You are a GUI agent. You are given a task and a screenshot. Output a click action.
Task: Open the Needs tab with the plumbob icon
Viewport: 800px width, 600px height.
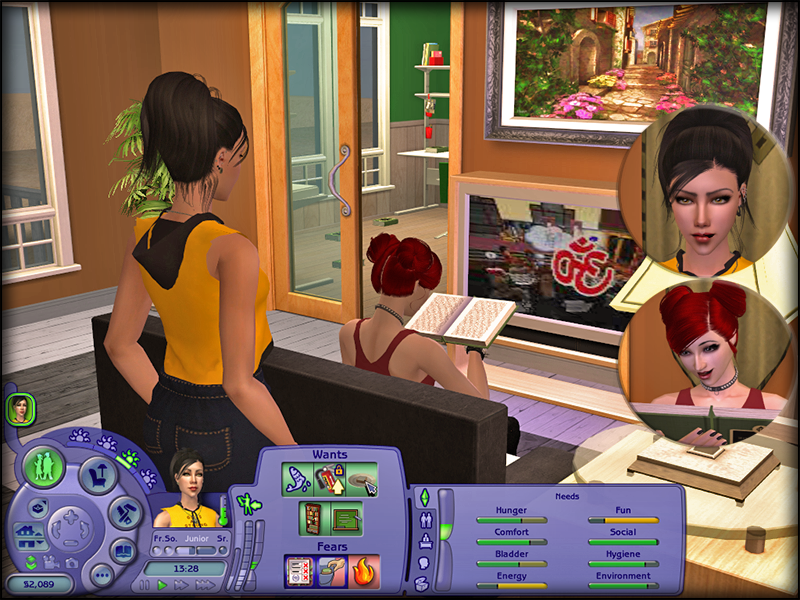click(x=422, y=497)
